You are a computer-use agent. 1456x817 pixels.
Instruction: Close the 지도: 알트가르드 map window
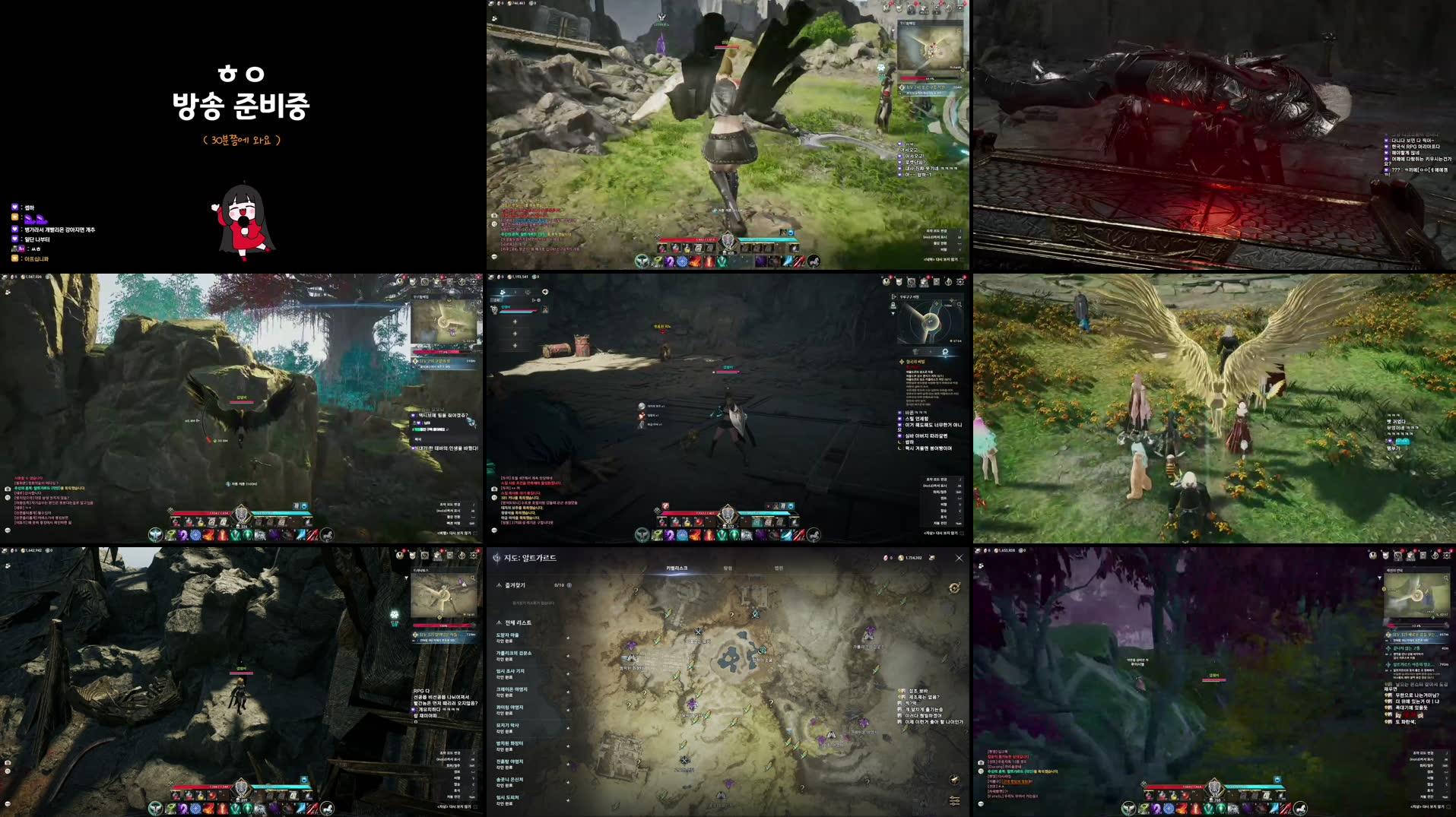click(x=960, y=557)
